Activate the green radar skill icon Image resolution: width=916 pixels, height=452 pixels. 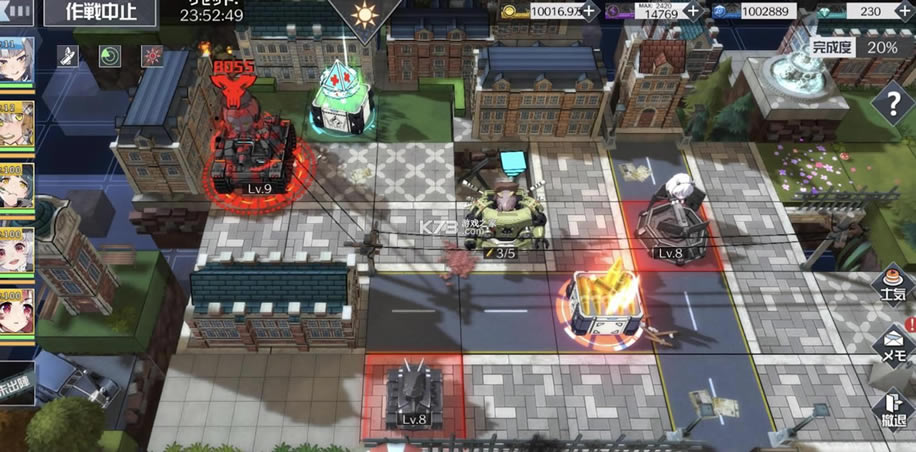[110, 55]
